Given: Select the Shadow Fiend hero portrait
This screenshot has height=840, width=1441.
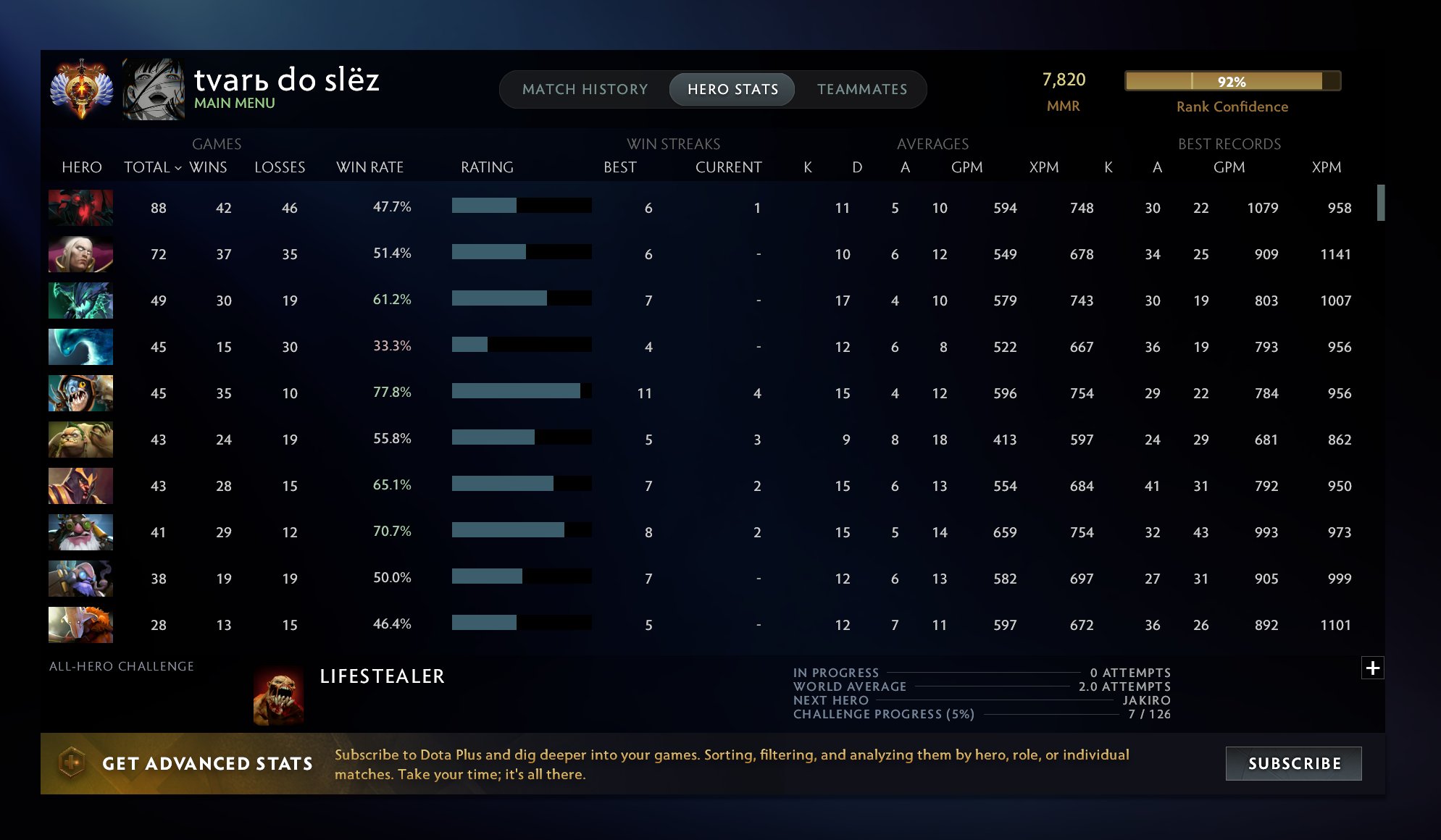Looking at the screenshot, I should pos(80,208).
